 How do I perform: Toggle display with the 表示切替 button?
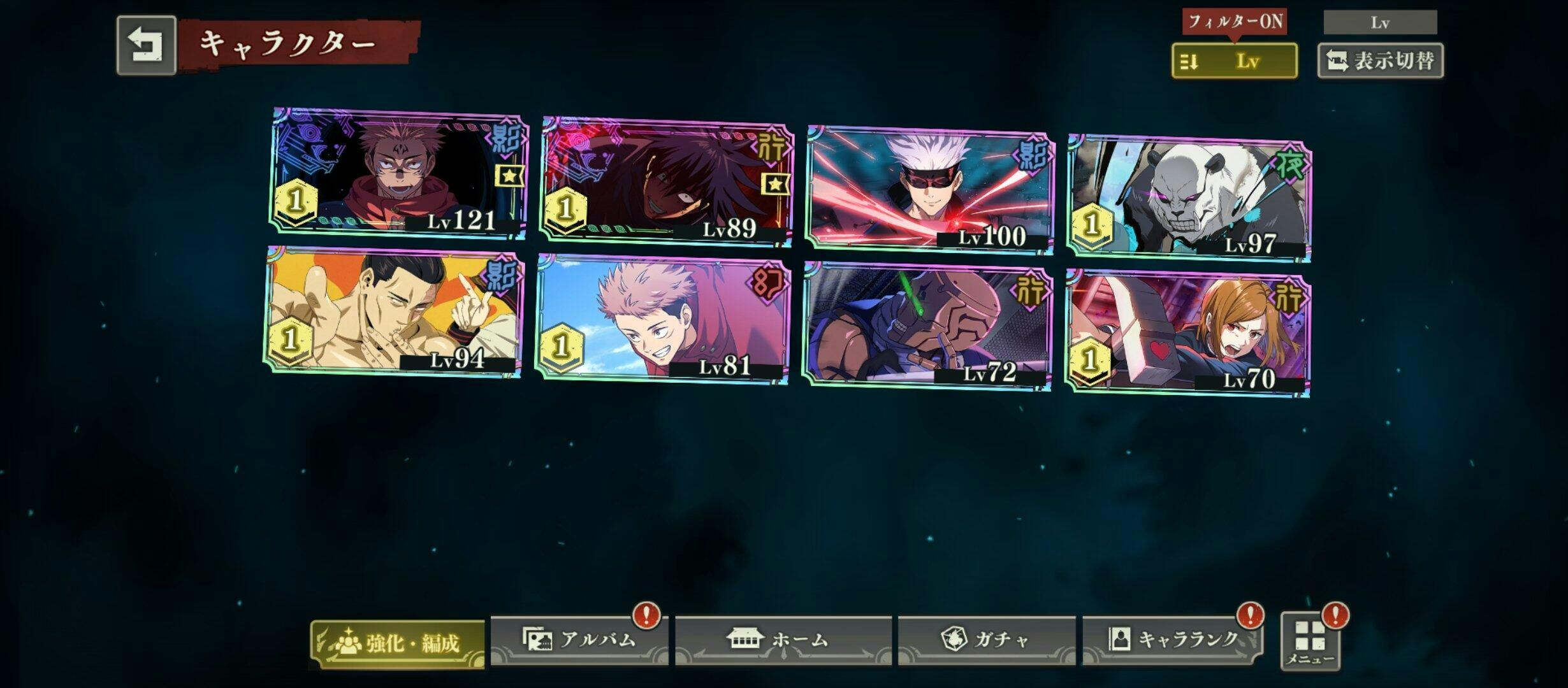[1380, 61]
